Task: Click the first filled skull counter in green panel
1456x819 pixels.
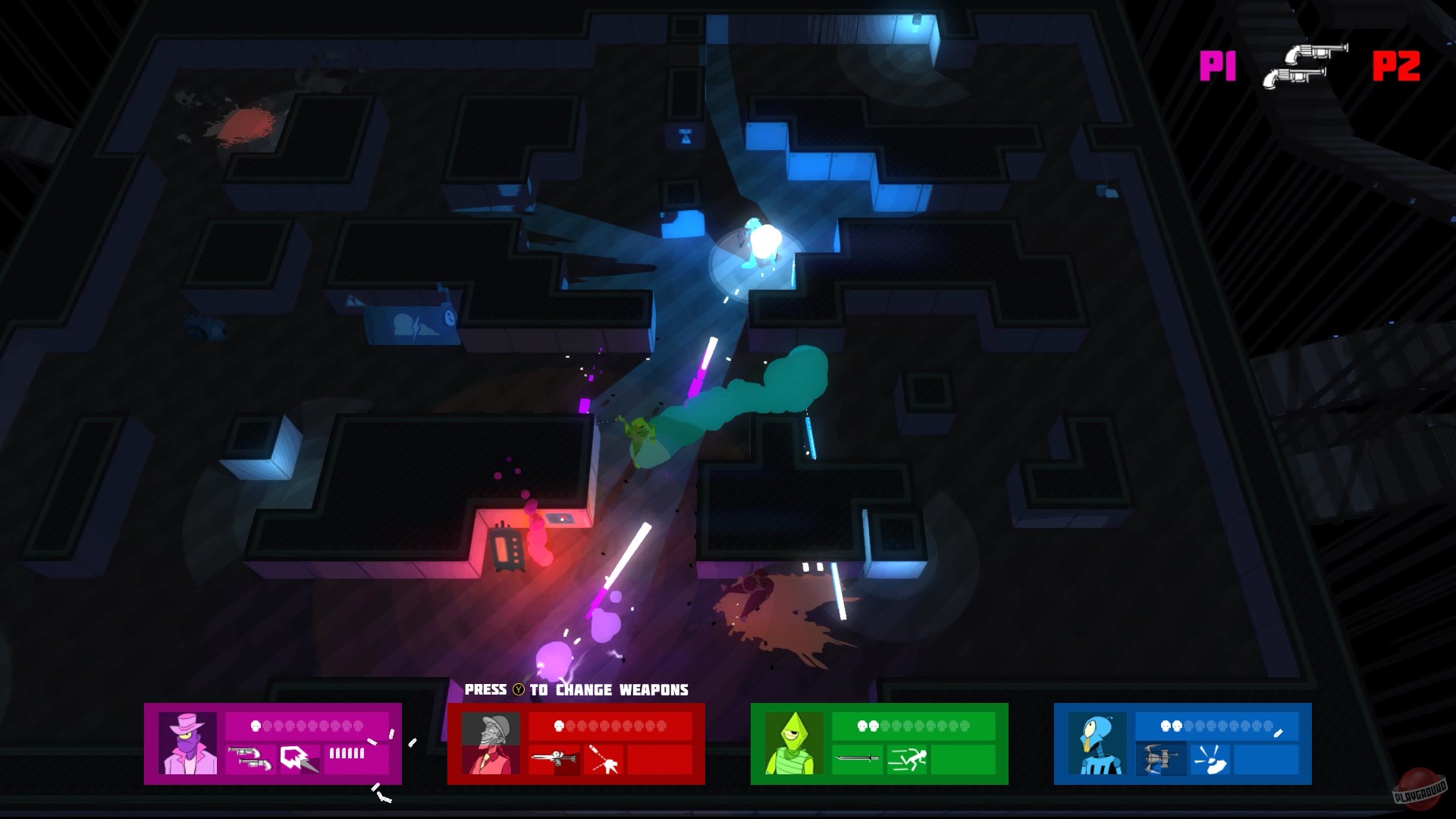Action: [863, 726]
